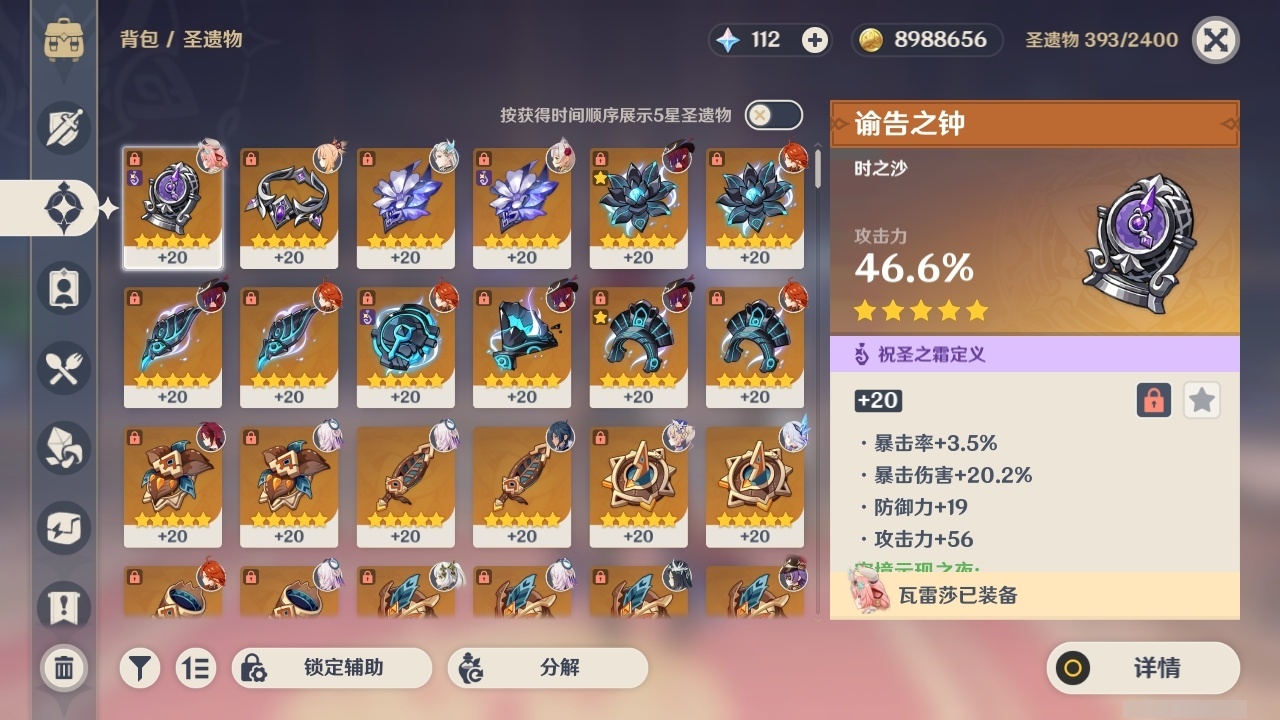
Task: Open the sort order icon near filters
Action: (x=196, y=668)
